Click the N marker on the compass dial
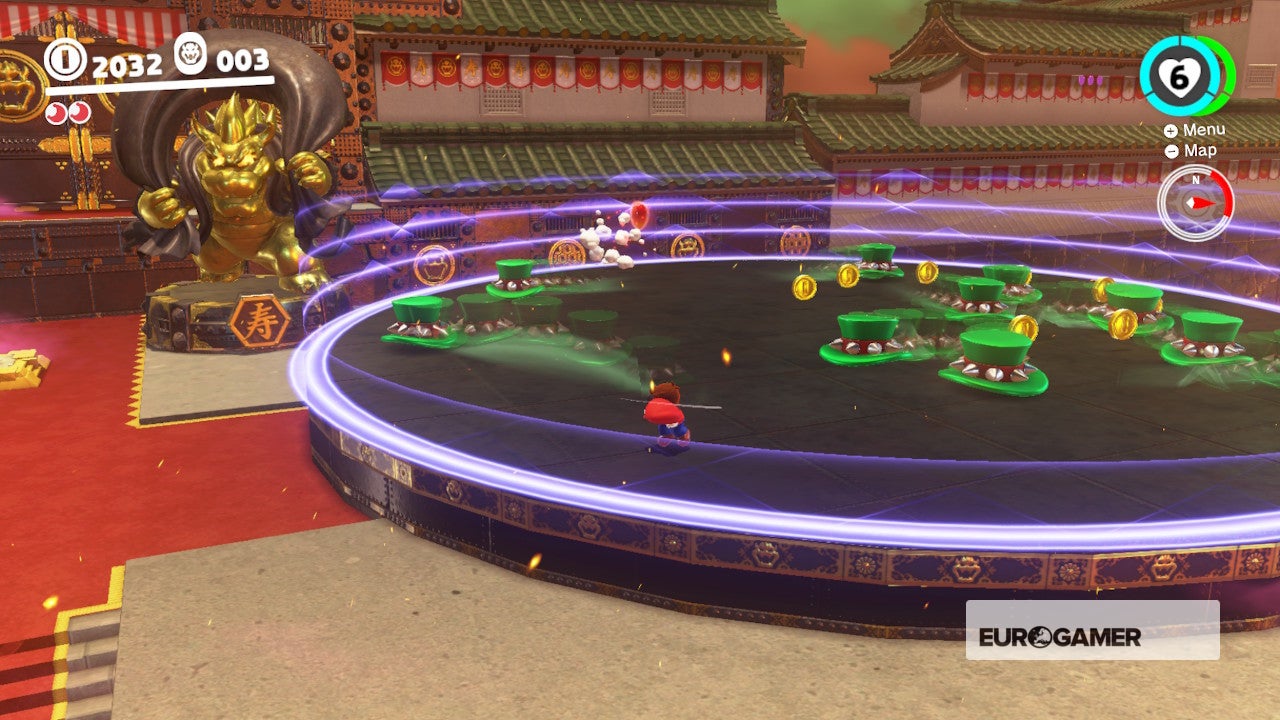Image resolution: width=1280 pixels, height=720 pixels. tap(1196, 180)
